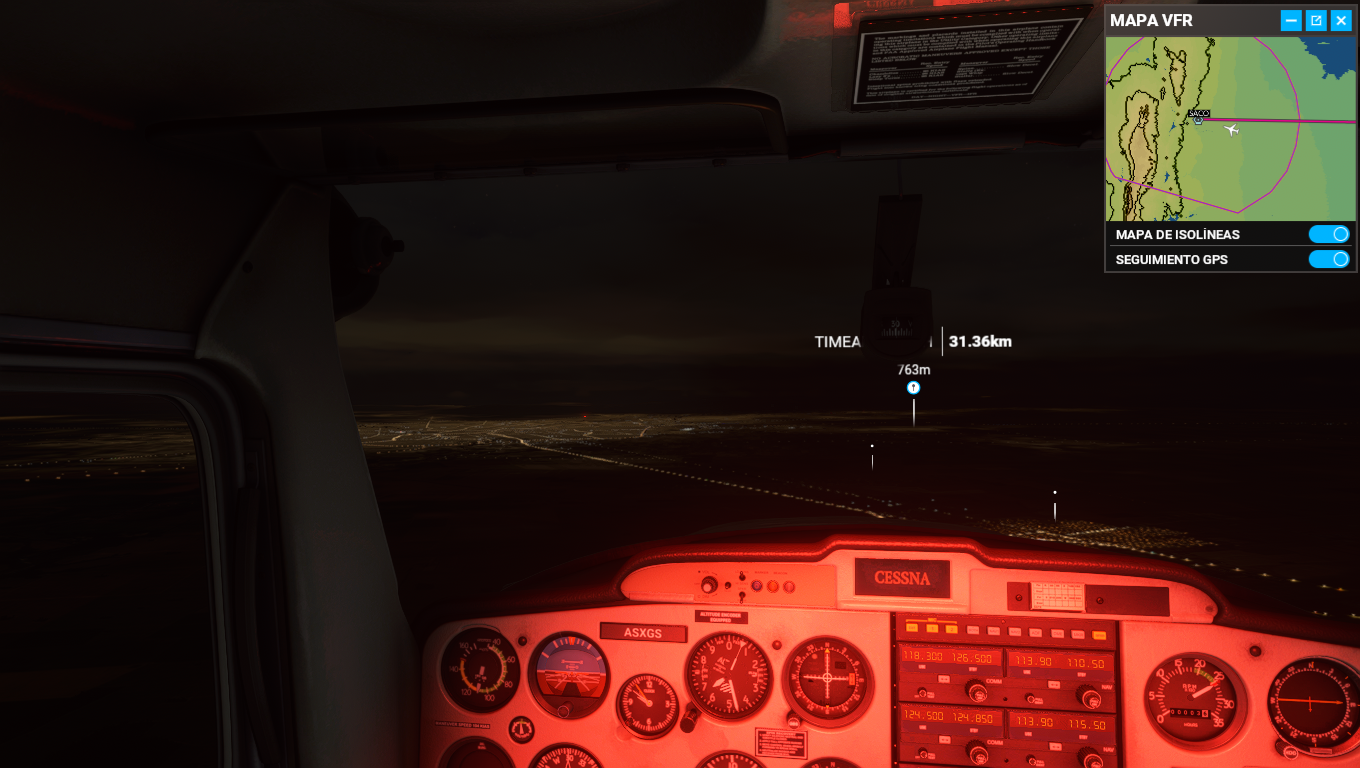The width and height of the screenshot is (1360, 768).
Task: Pop out the MAPA VFR window
Action: click(1316, 20)
